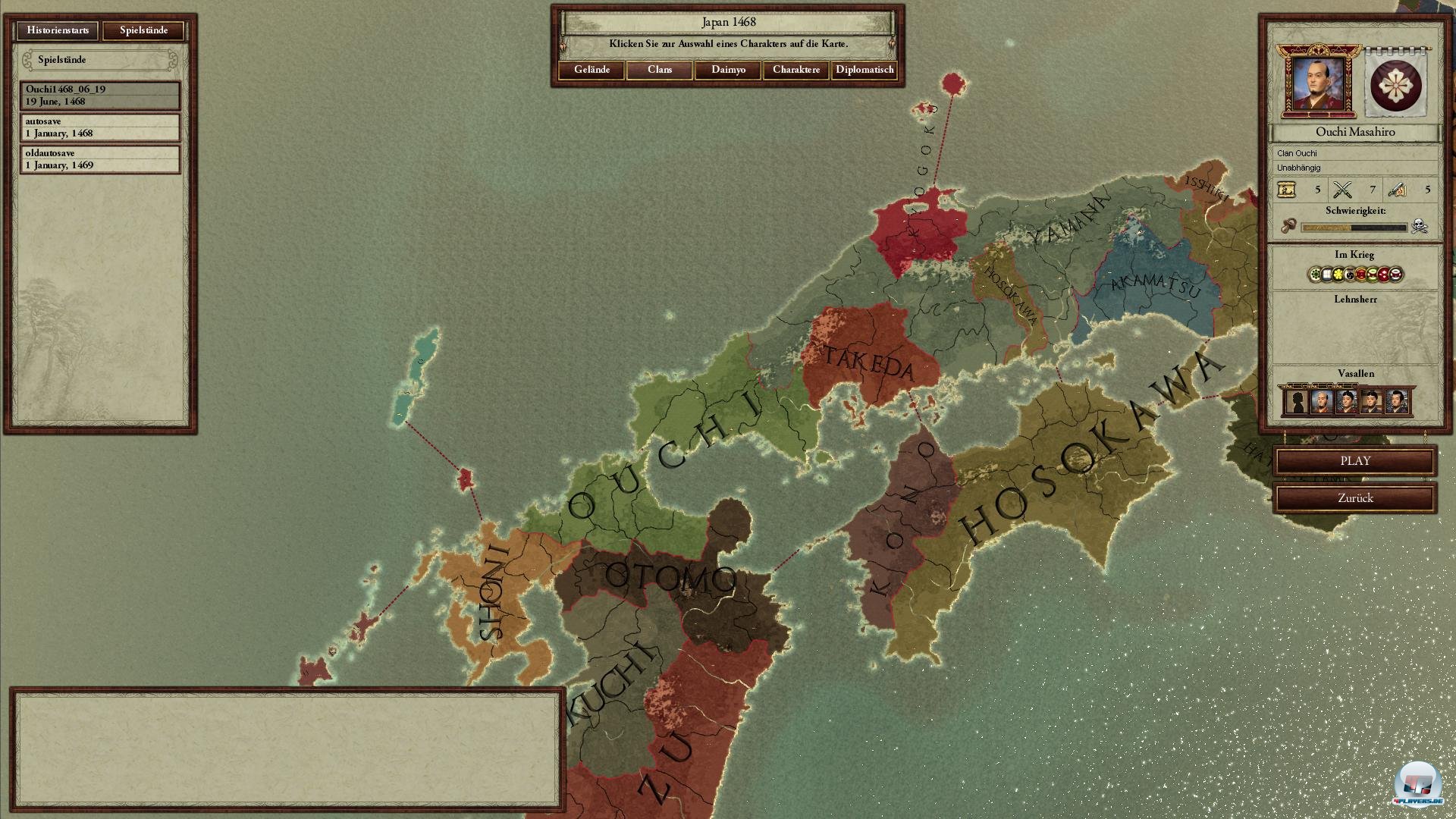Viewport: 1456px width, 819px height.
Task: Click the pacifier icon before the difficulty bar
Action: [1291, 225]
